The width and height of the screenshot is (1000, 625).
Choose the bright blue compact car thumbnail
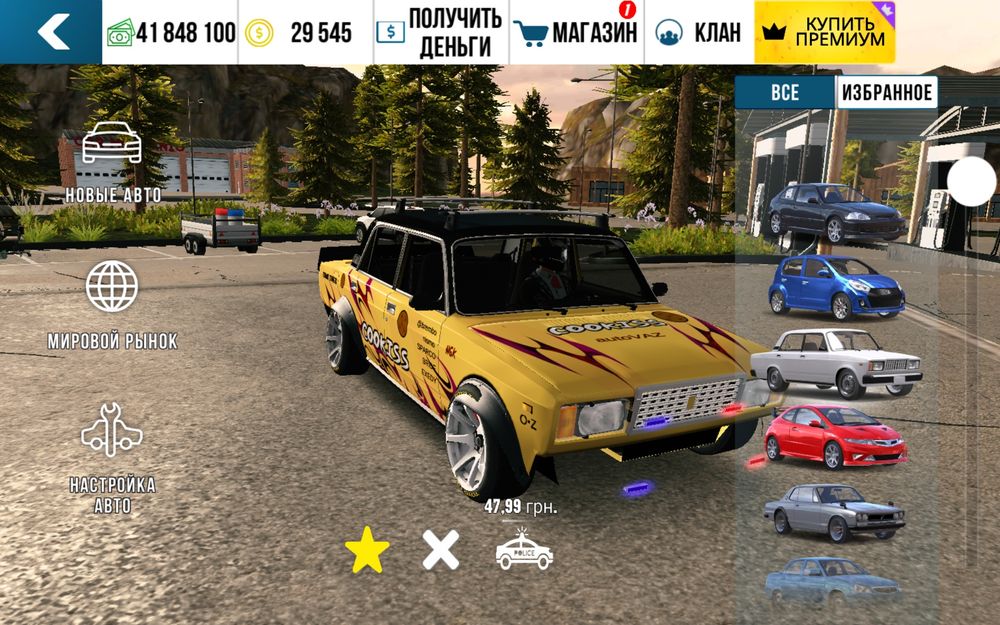(836, 284)
